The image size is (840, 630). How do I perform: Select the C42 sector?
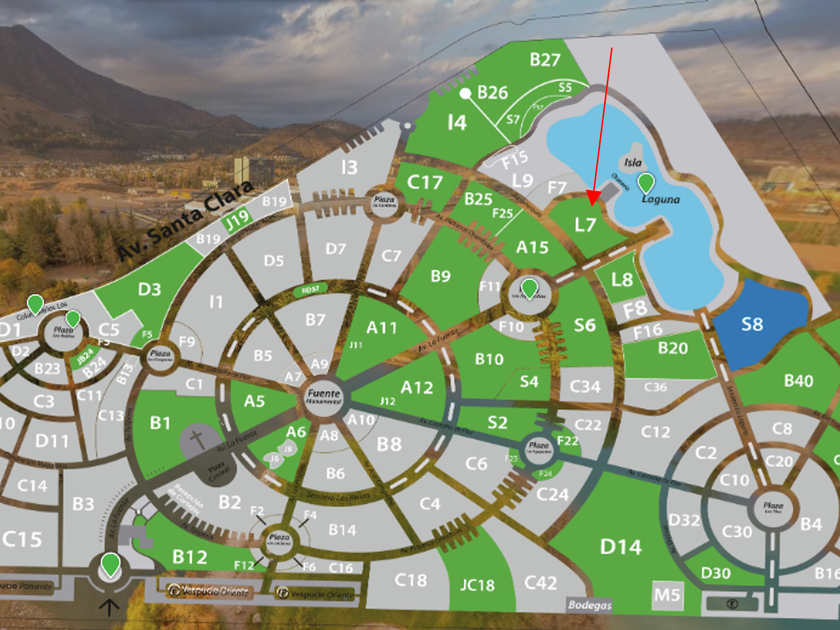540,583
